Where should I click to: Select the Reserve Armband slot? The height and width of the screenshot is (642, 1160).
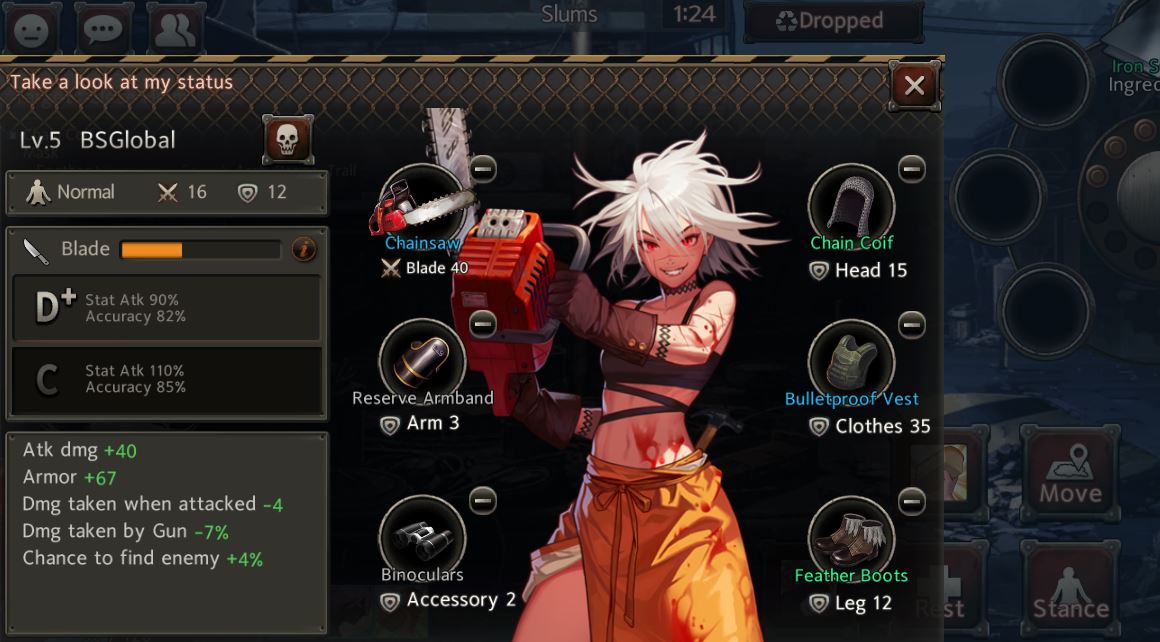pos(422,362)
